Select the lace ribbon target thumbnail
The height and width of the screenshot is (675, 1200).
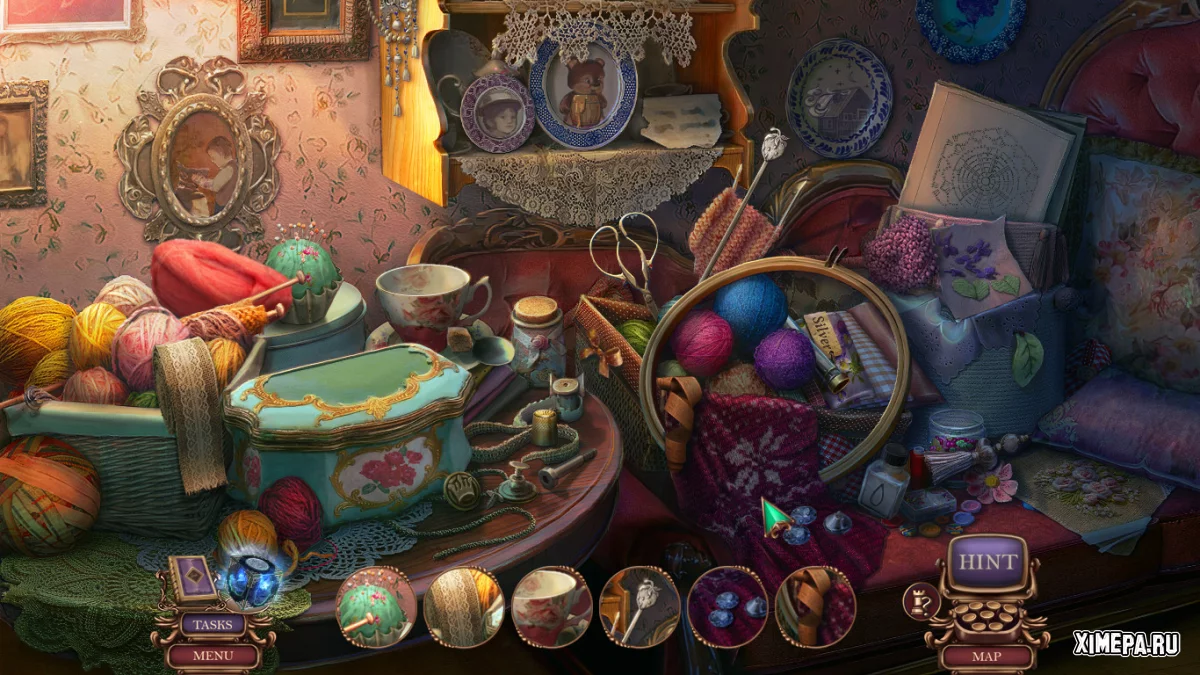[464, 607]
